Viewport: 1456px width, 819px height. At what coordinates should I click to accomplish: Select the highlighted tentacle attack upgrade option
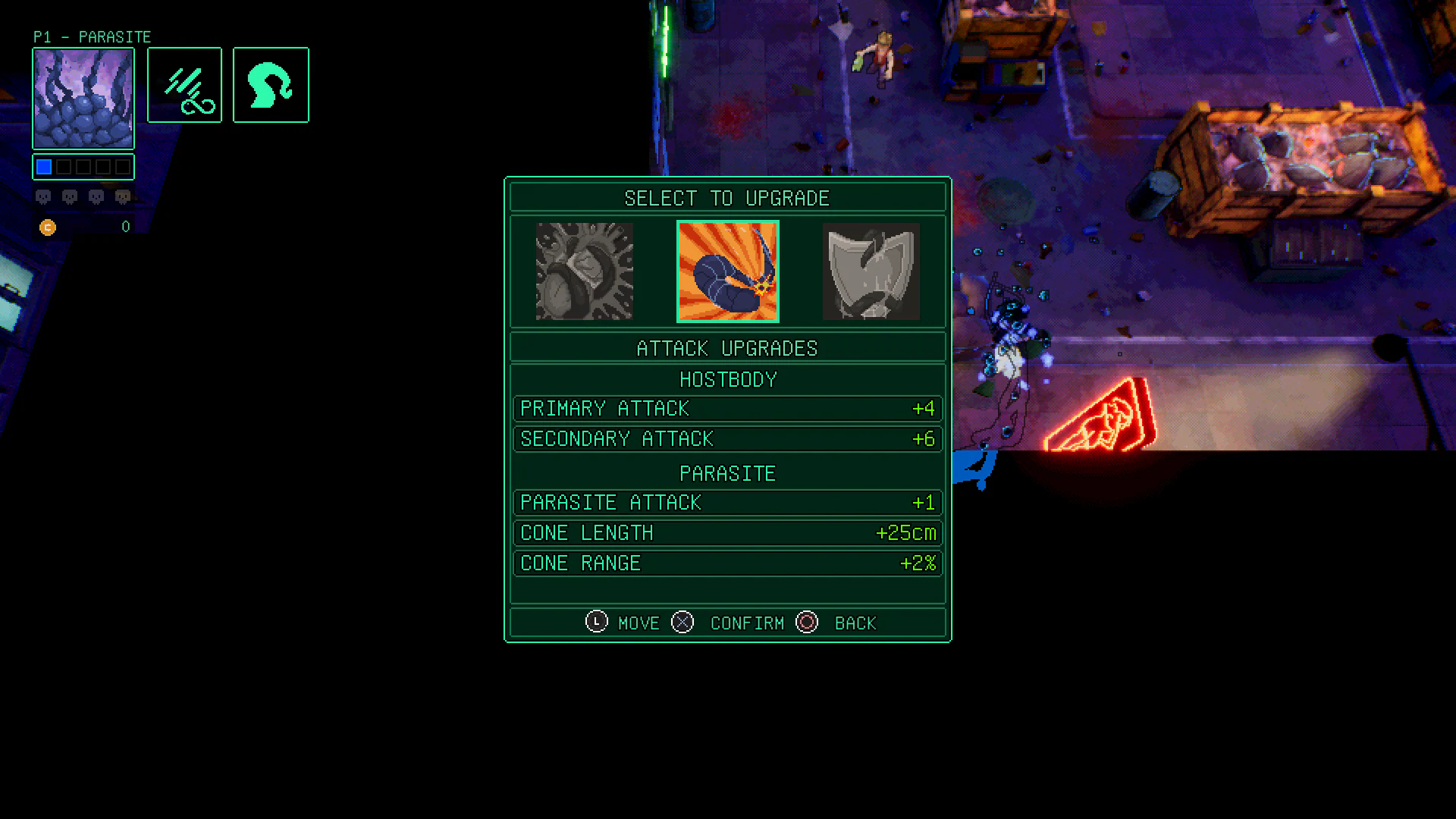coord(727,271)
